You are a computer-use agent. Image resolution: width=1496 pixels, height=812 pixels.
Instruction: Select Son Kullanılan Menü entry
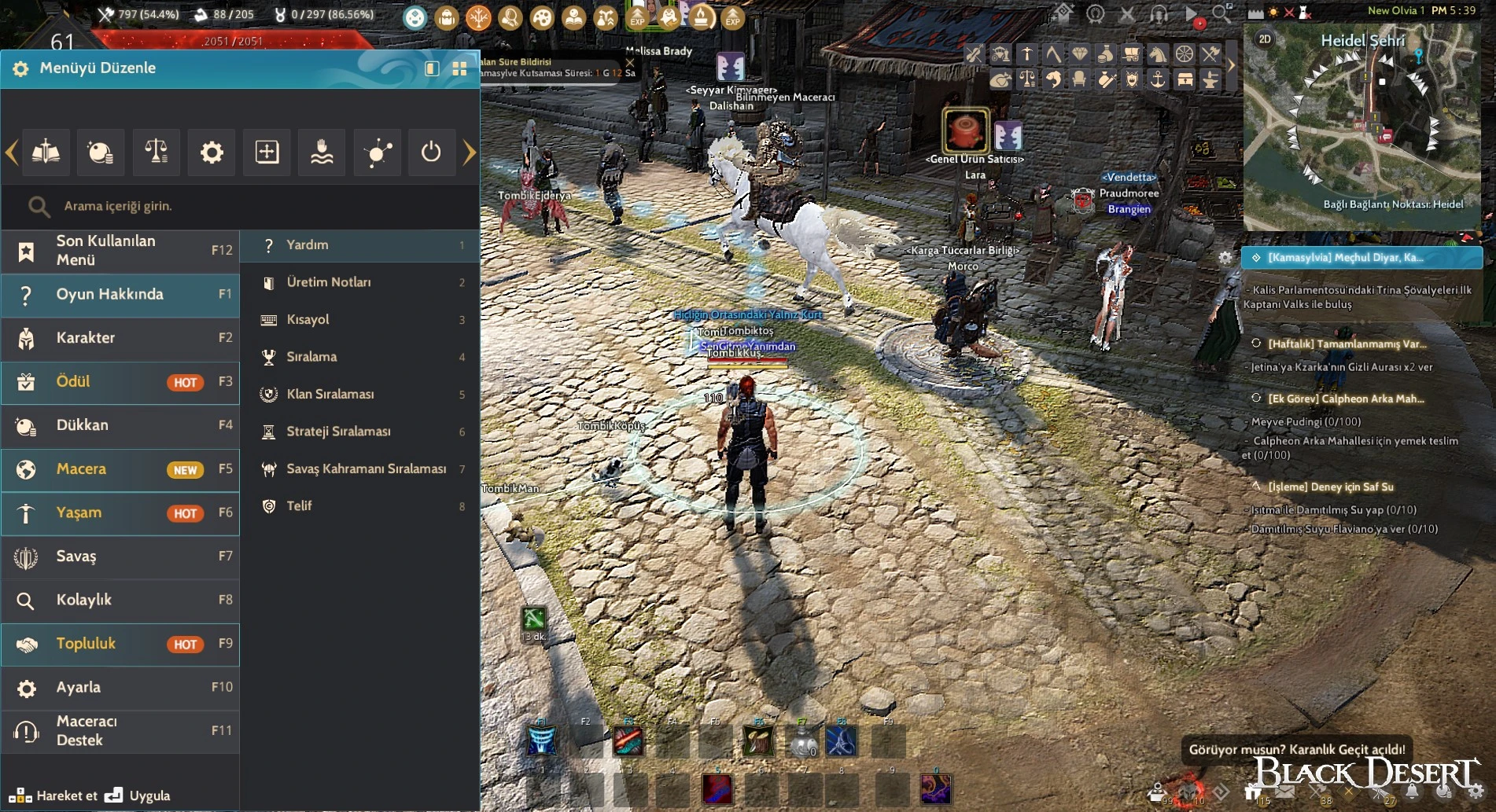click(x=120, y=251)
